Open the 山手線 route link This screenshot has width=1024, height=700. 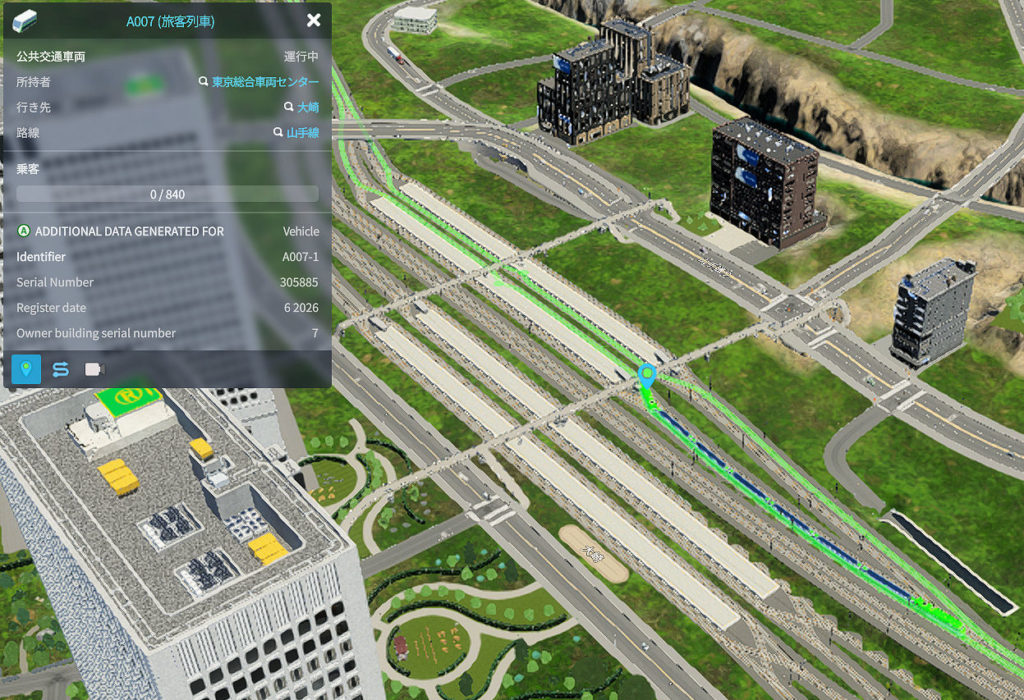click(302, 132)
